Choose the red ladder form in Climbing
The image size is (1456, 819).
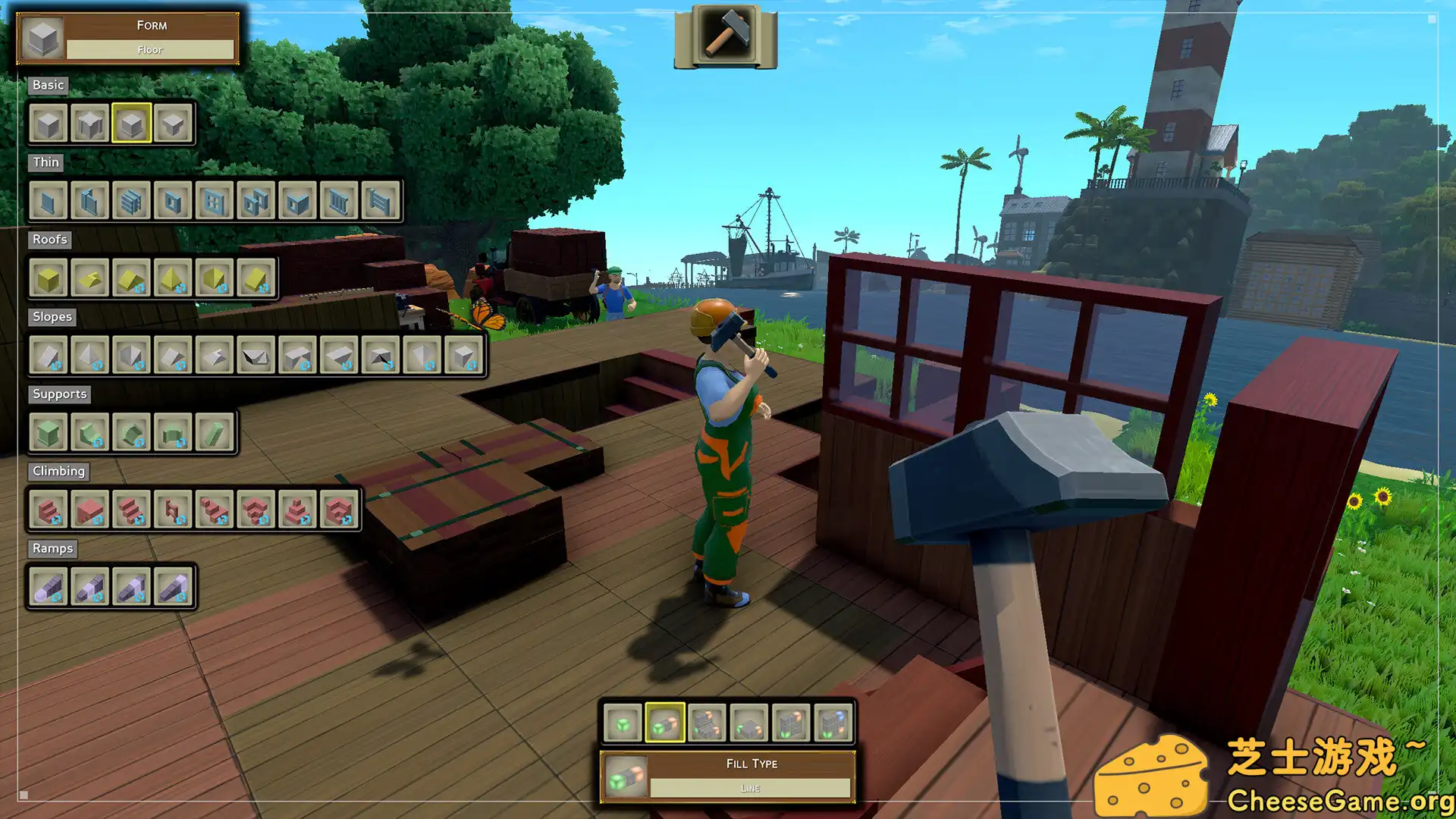click(x=173, y=510)
